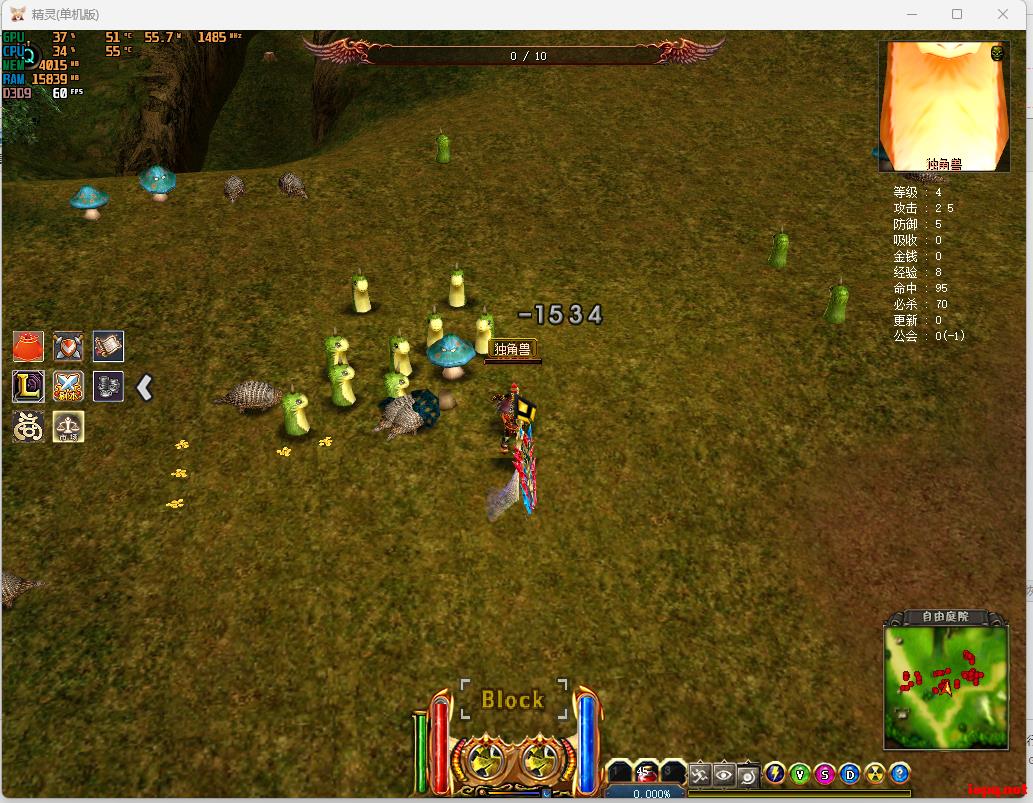
Task: Click the crossed swords shield icon
Action: [68, 346]
